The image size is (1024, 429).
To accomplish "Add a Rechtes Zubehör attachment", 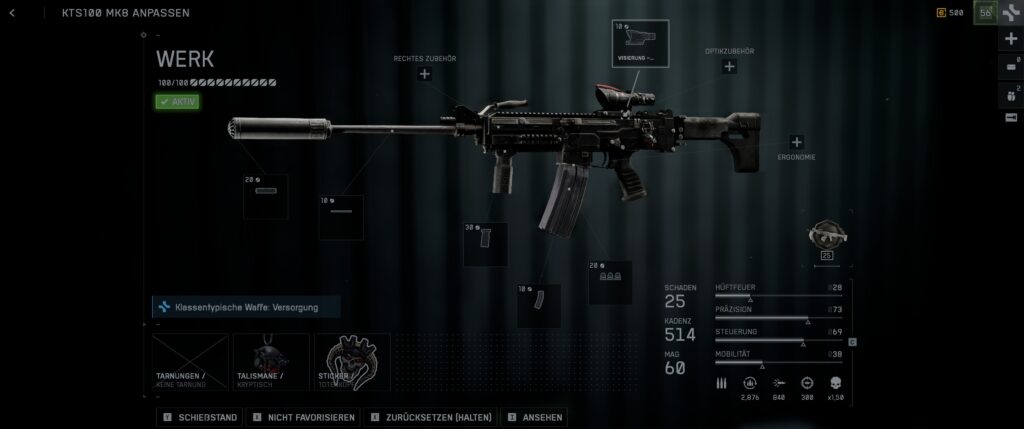I will 424,74.
